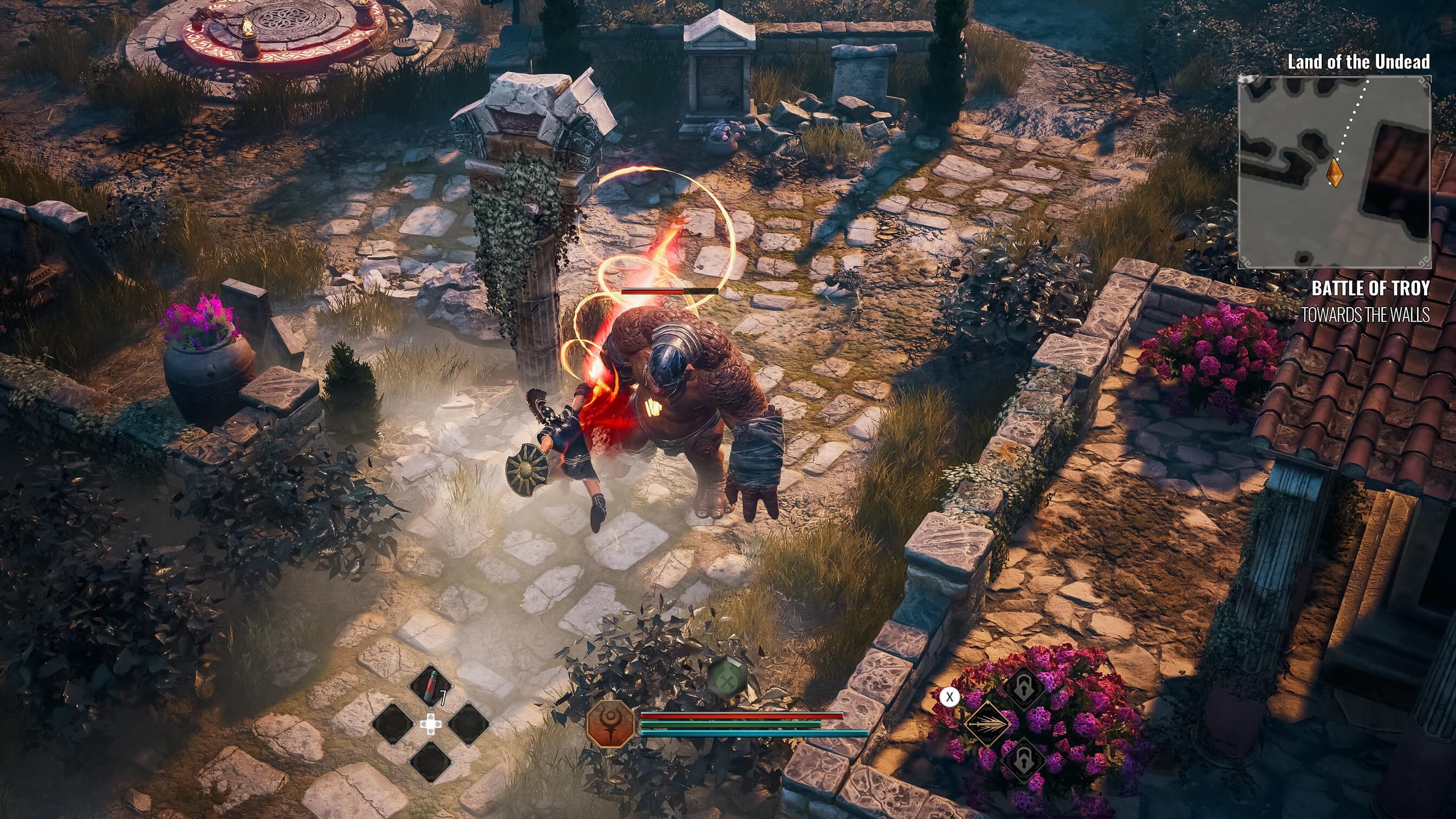Click the Land of the Undead area label

pos(1358,62)
